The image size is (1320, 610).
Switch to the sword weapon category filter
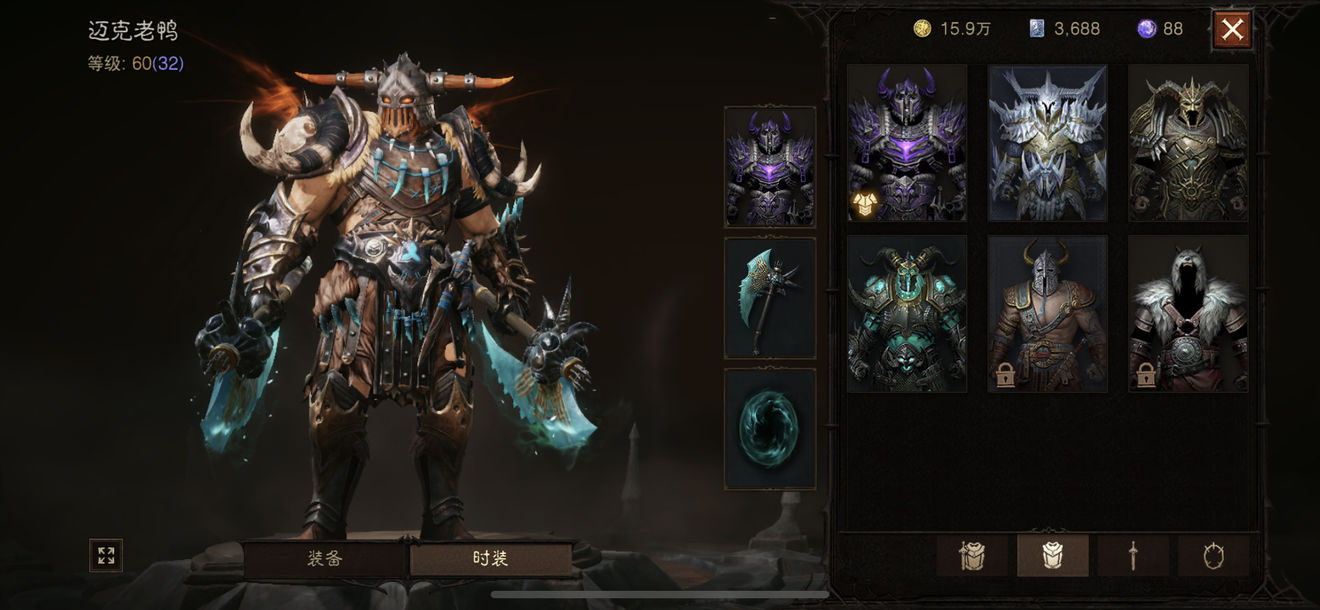coord(1133,555)
